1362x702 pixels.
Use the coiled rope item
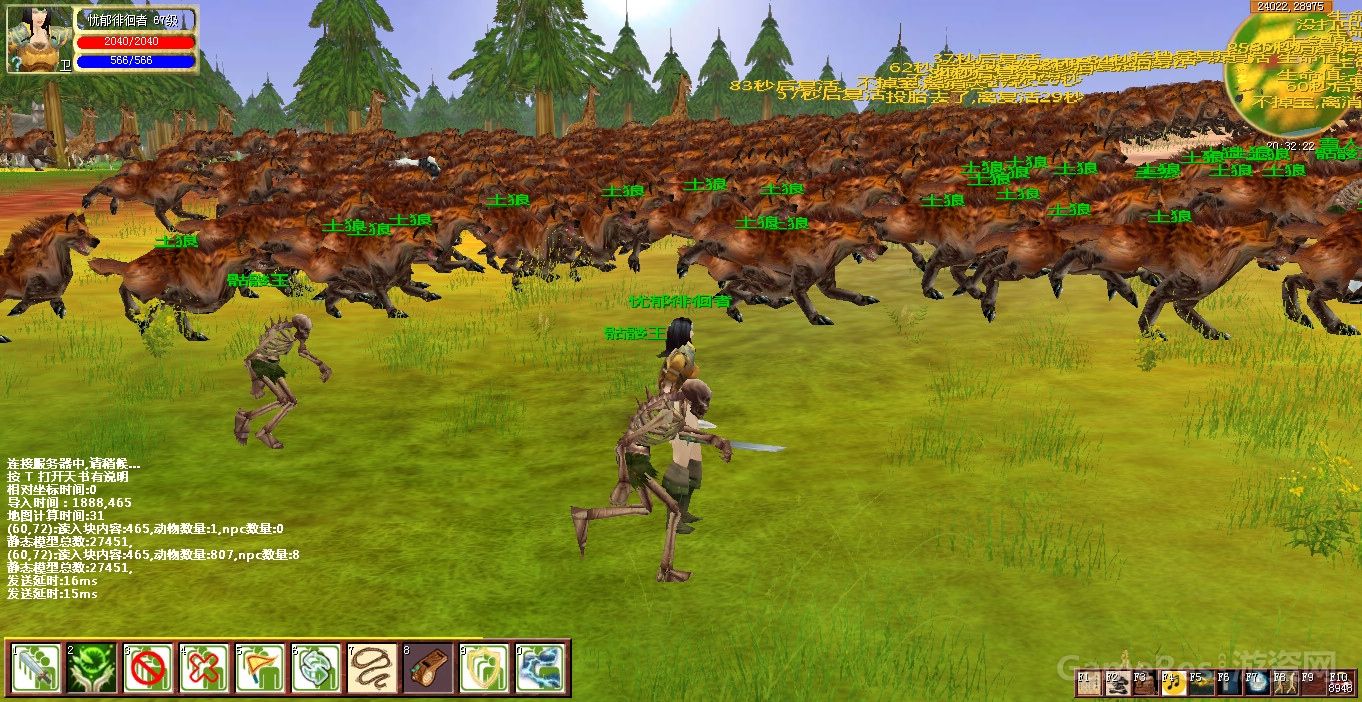[x=372, y=667]
